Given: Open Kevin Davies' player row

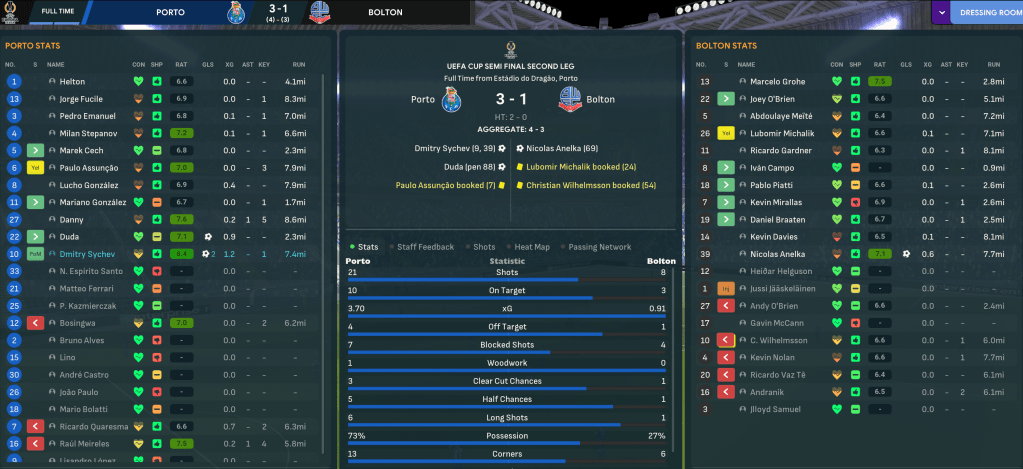Looking at the screenshot, I should (773, 237).
